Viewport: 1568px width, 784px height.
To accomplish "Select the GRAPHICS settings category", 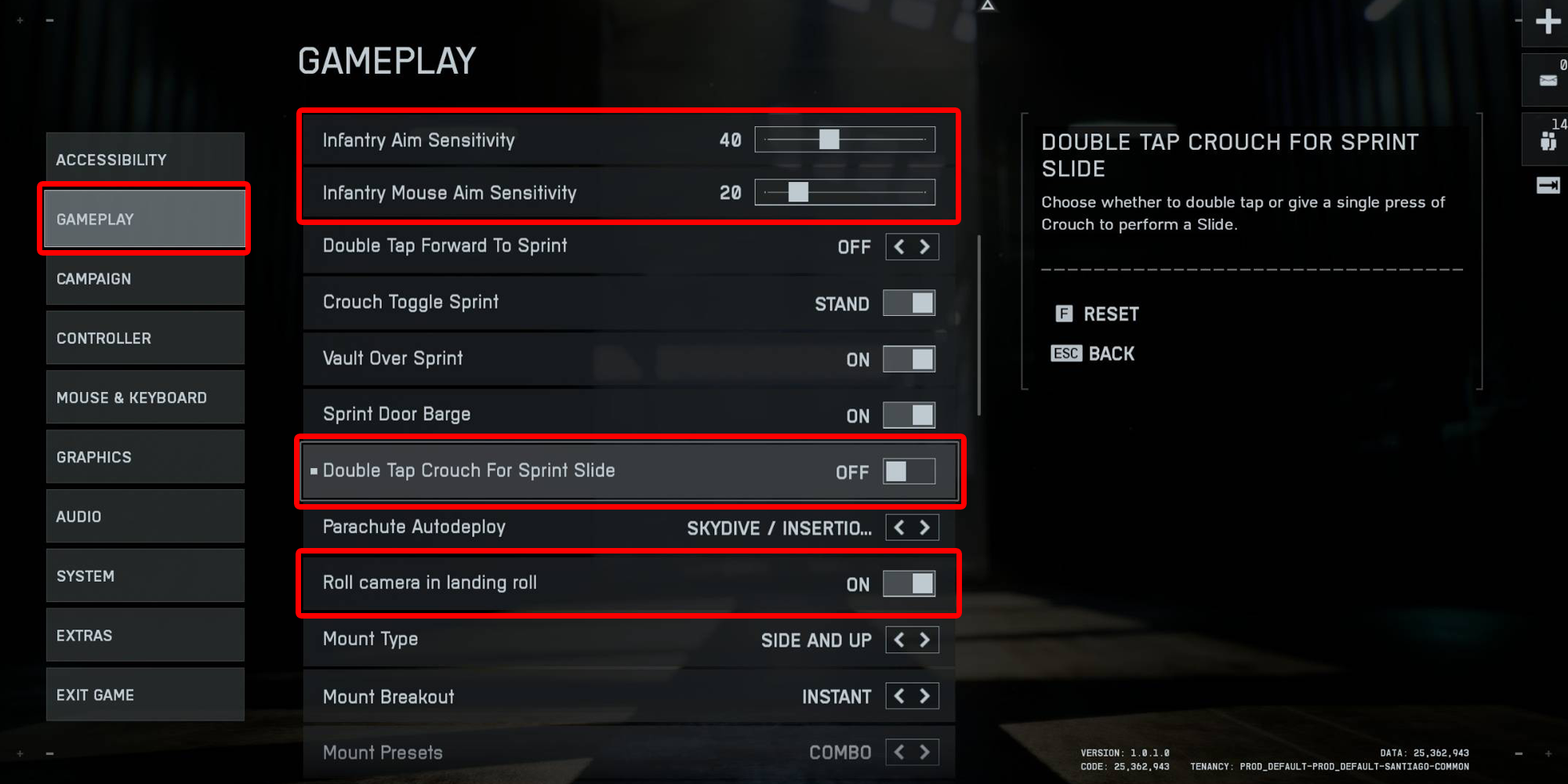I will [144, 456].
